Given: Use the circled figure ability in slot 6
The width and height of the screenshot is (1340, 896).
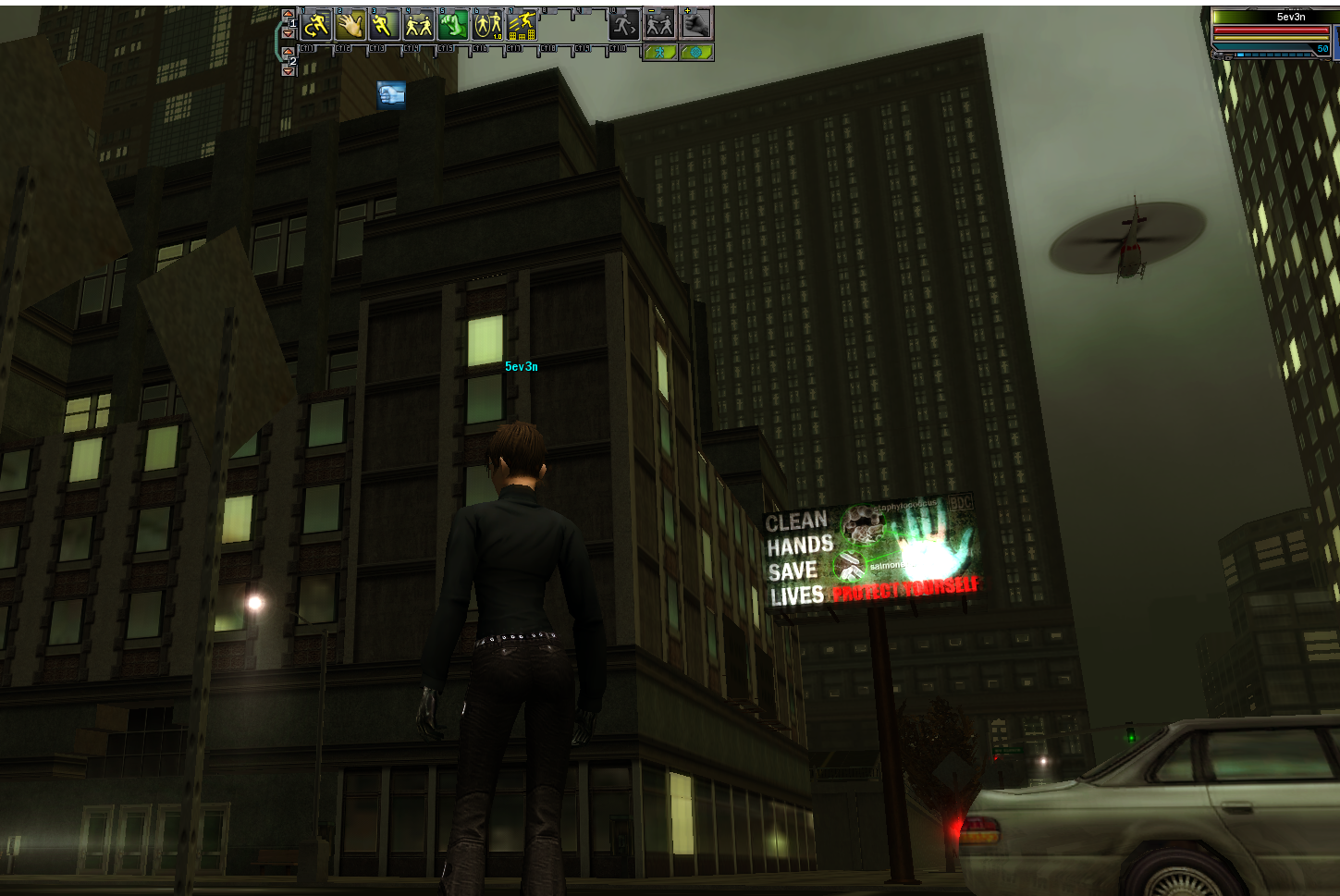Looking at the screenshot, I should tap(486, 25).
